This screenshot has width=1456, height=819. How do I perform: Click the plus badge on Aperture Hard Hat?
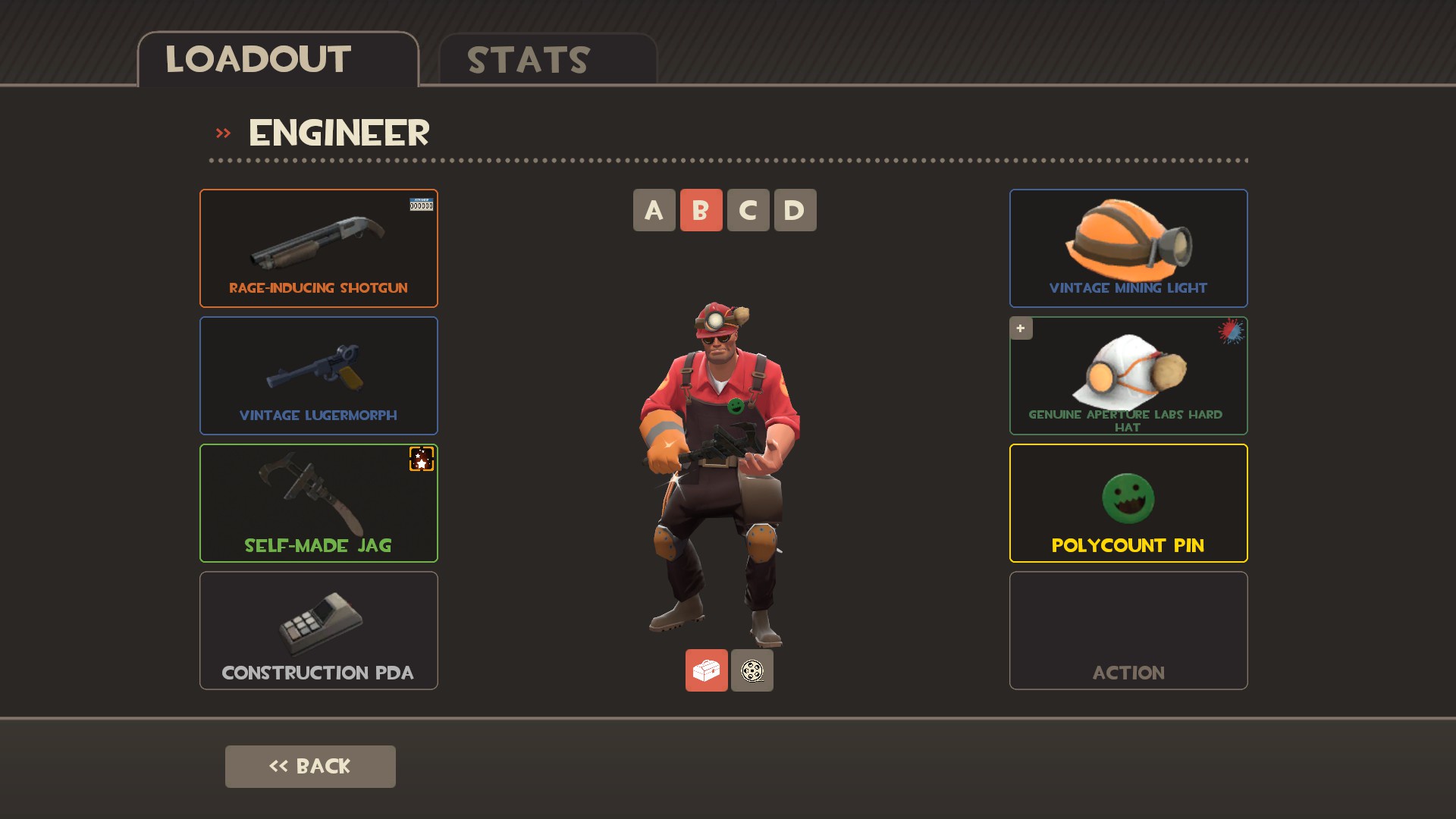pos(1021,328)
